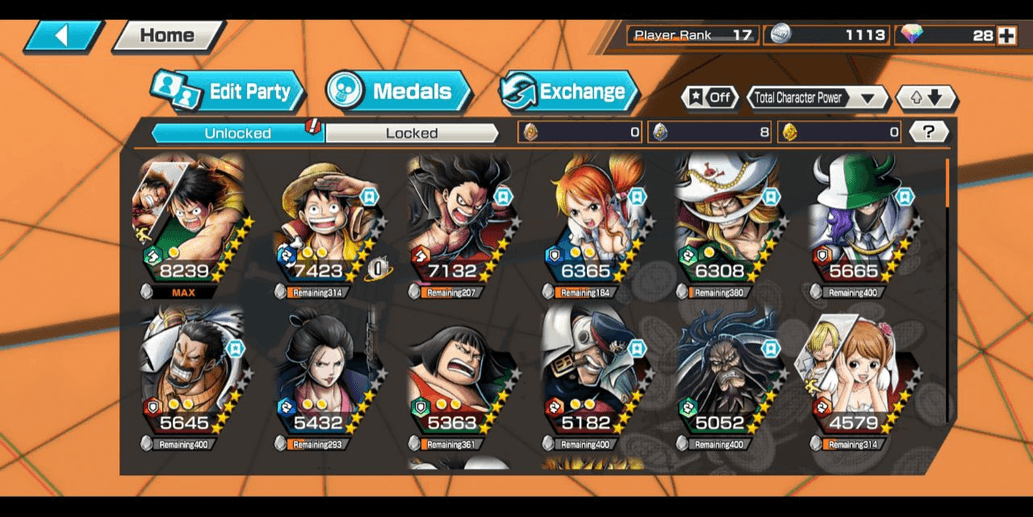This screenshot has width=1033, height=517.
Task: Toggle ascending/descending sort order arrows
Action: (926, 98)
